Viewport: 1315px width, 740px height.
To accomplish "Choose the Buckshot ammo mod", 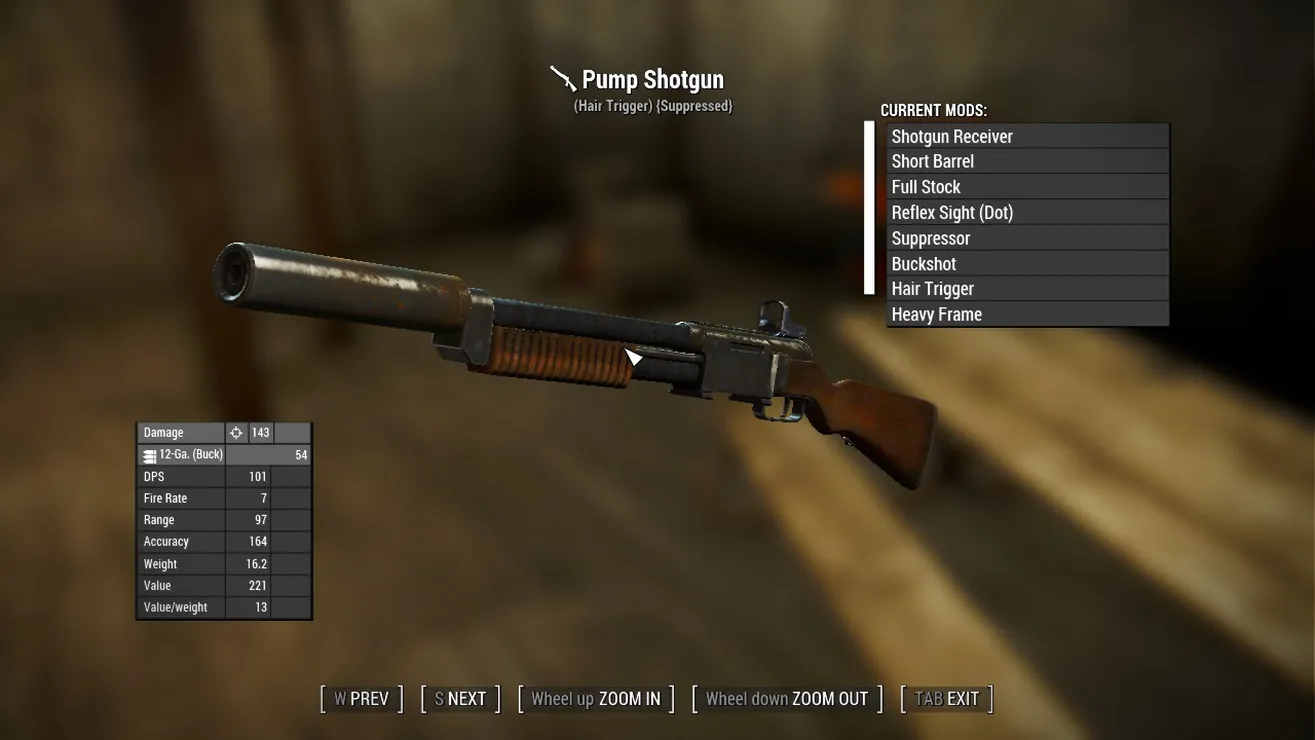I will pyautogui.click(x=1027, y=264).
